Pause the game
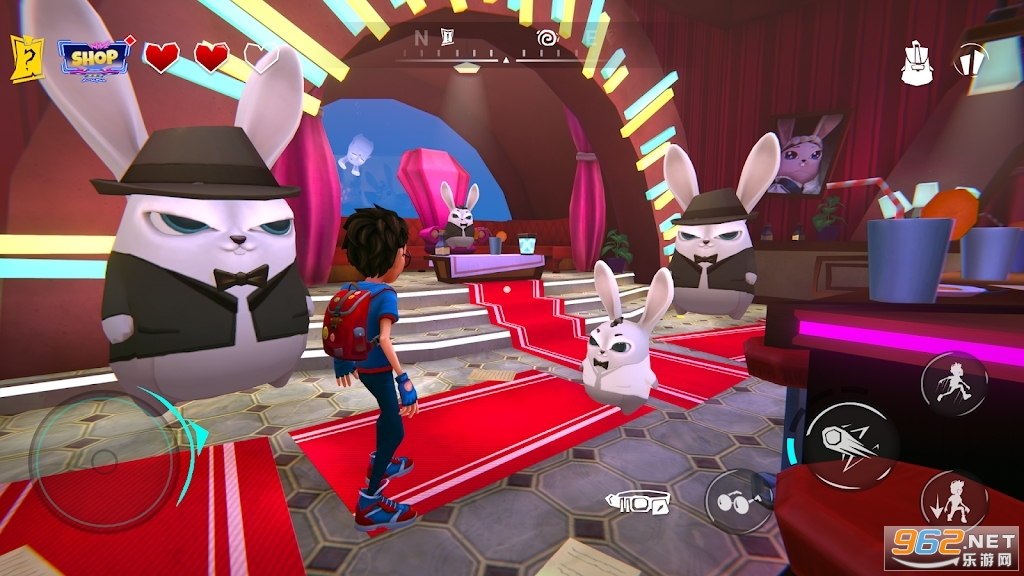Image resolution: width=1024 pixels, height=576 pixels. 970,60
